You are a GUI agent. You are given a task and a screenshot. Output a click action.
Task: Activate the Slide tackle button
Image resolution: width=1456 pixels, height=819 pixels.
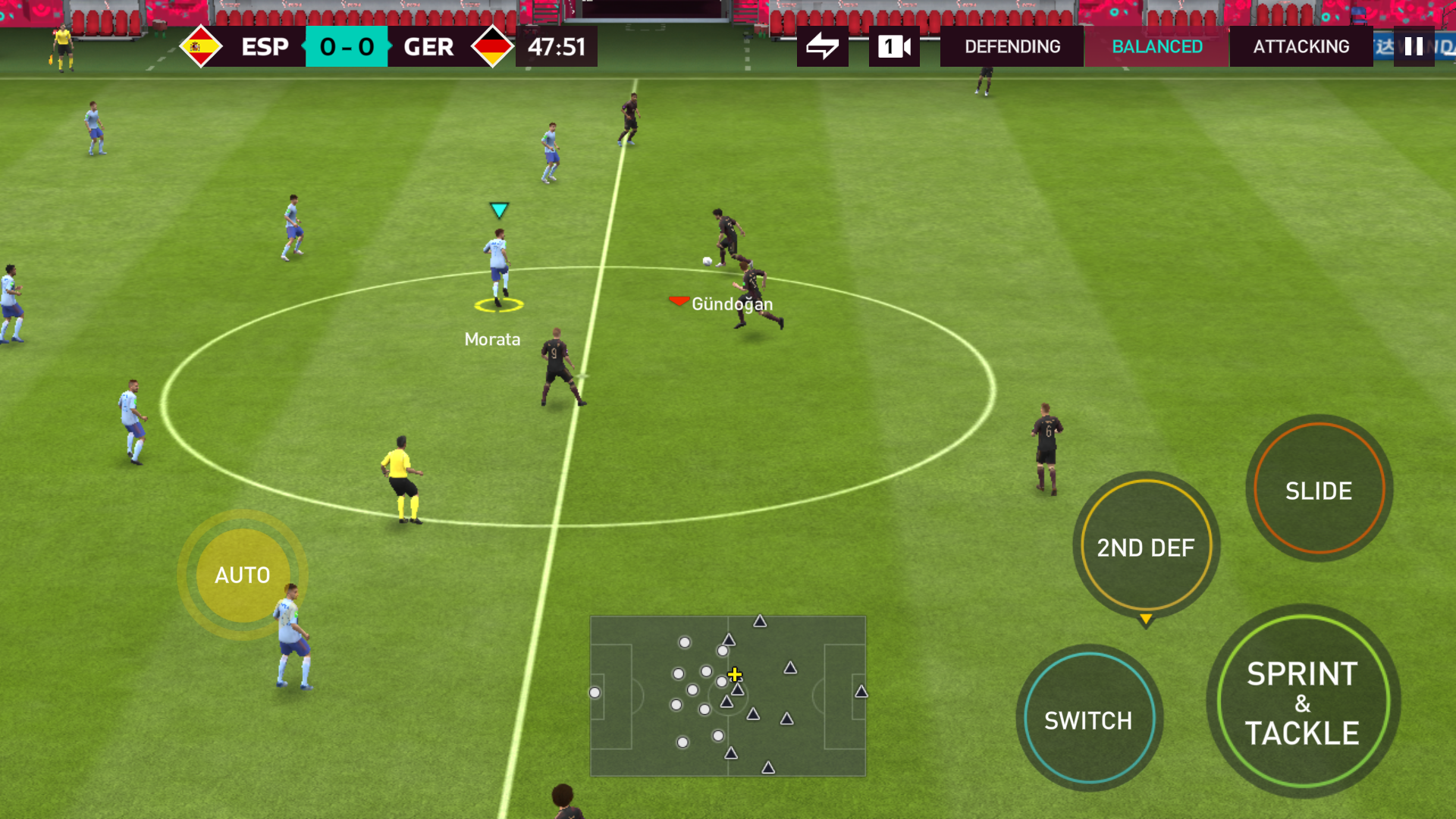(1319, 490)
